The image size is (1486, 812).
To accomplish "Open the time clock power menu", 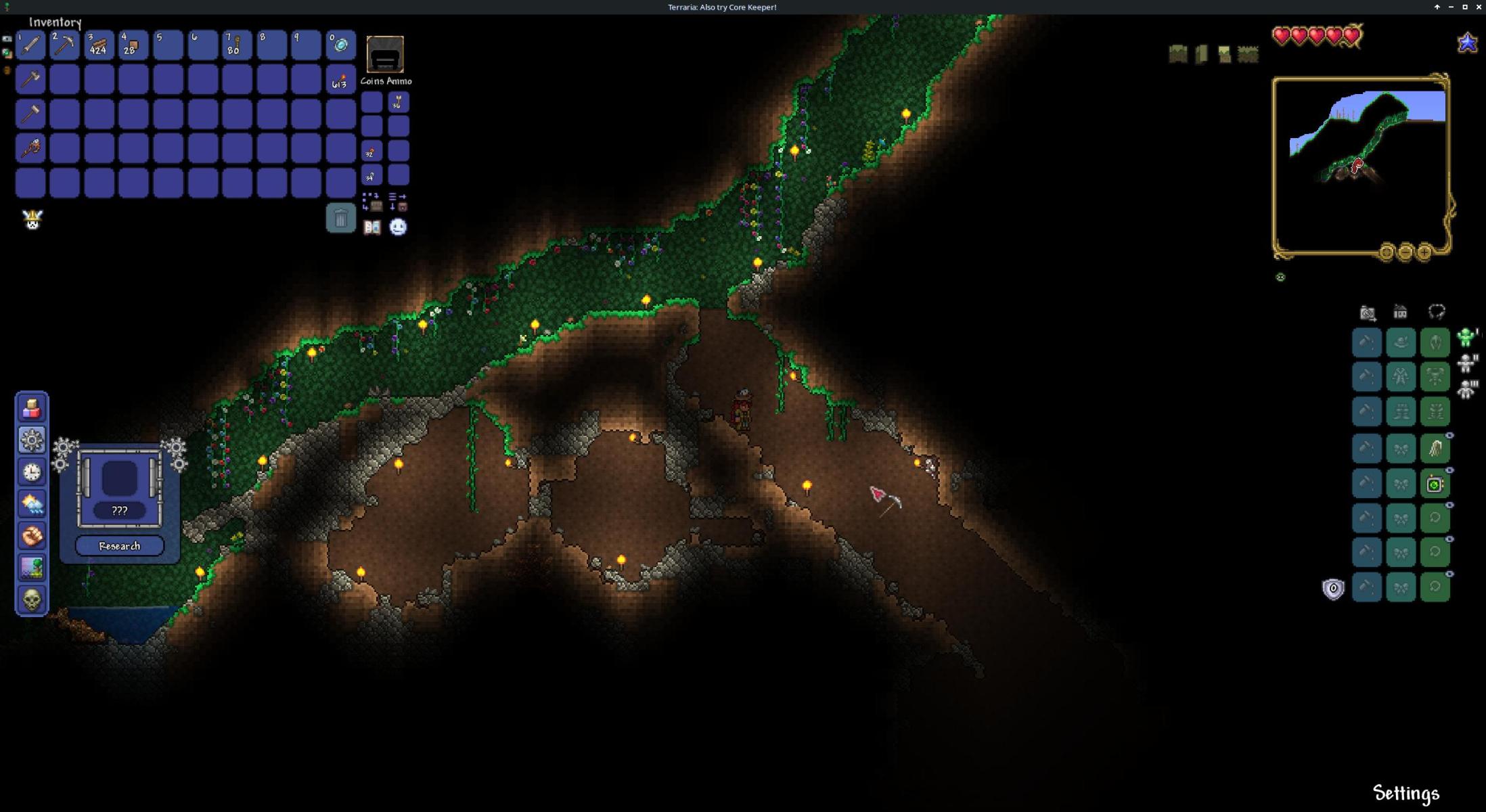I will (x=32, y=472).
